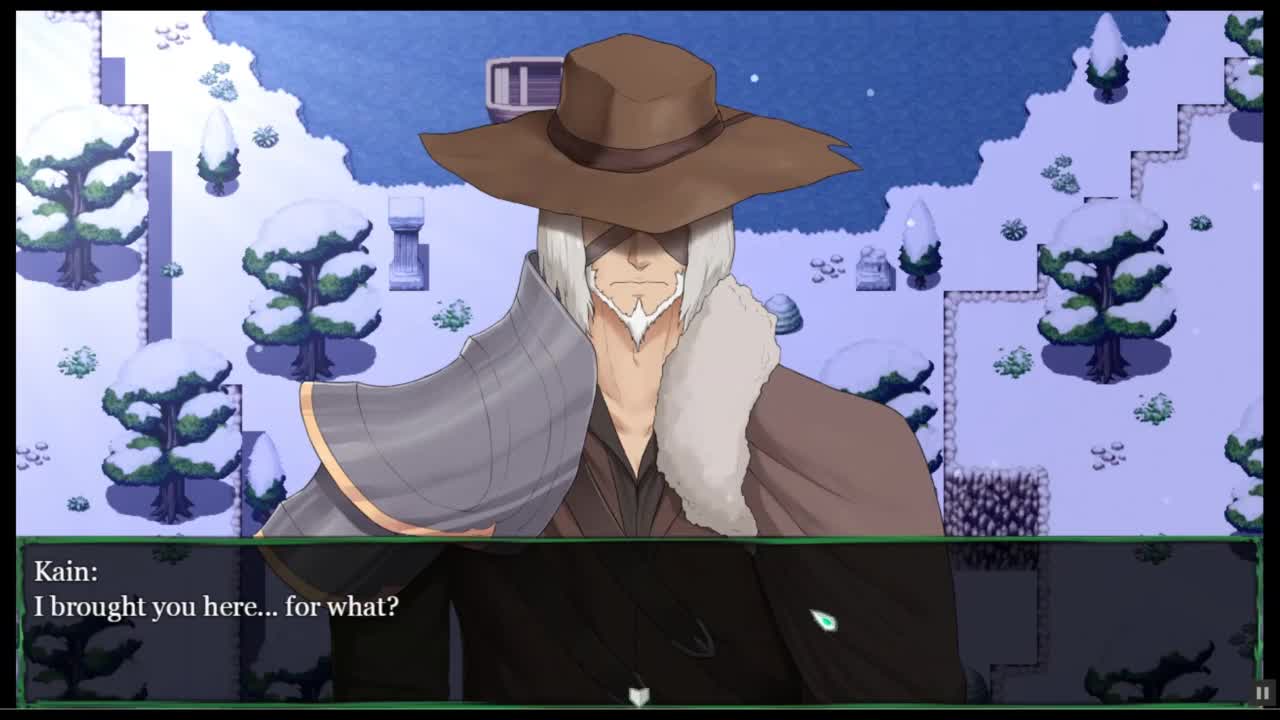1280x720 pixels.
Task: Click the dialogue continue arrow indicator
Action: pos(639,695)
